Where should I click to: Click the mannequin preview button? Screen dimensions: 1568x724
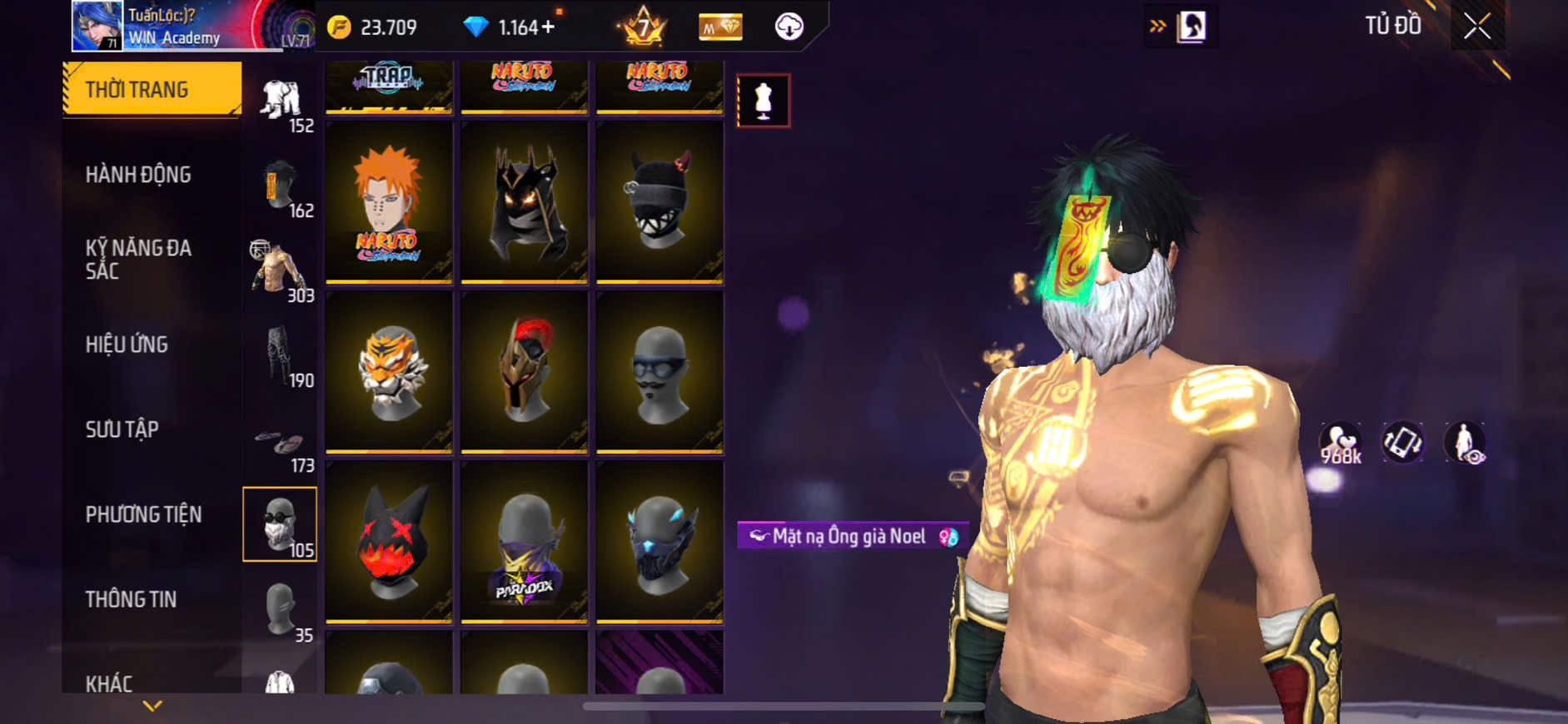pos(763,101)
